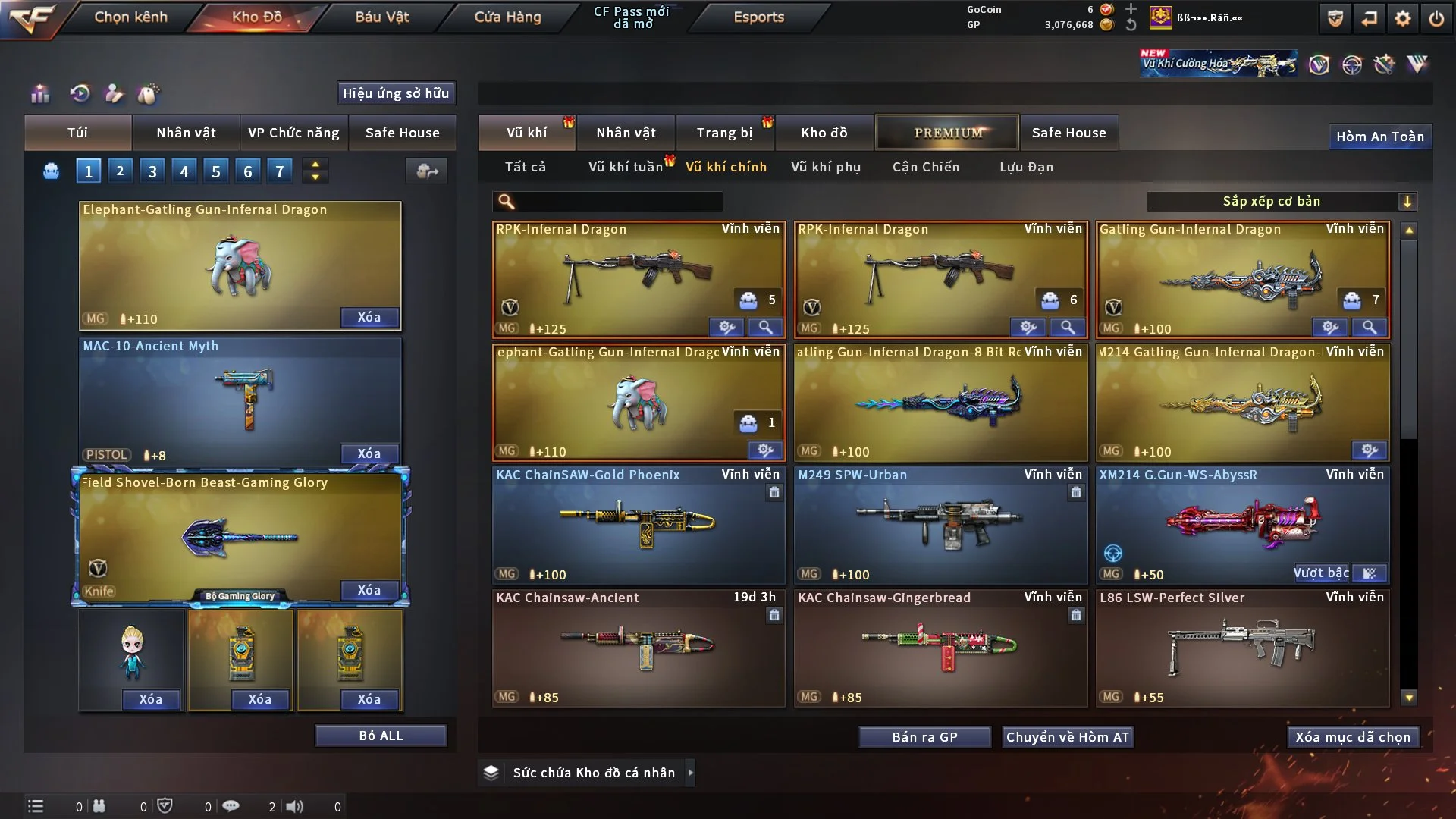Screen dimensions: 1456x819
Task: Click the Bỏ ALL button
Action: pyautogui.click(x=381, y=736)
